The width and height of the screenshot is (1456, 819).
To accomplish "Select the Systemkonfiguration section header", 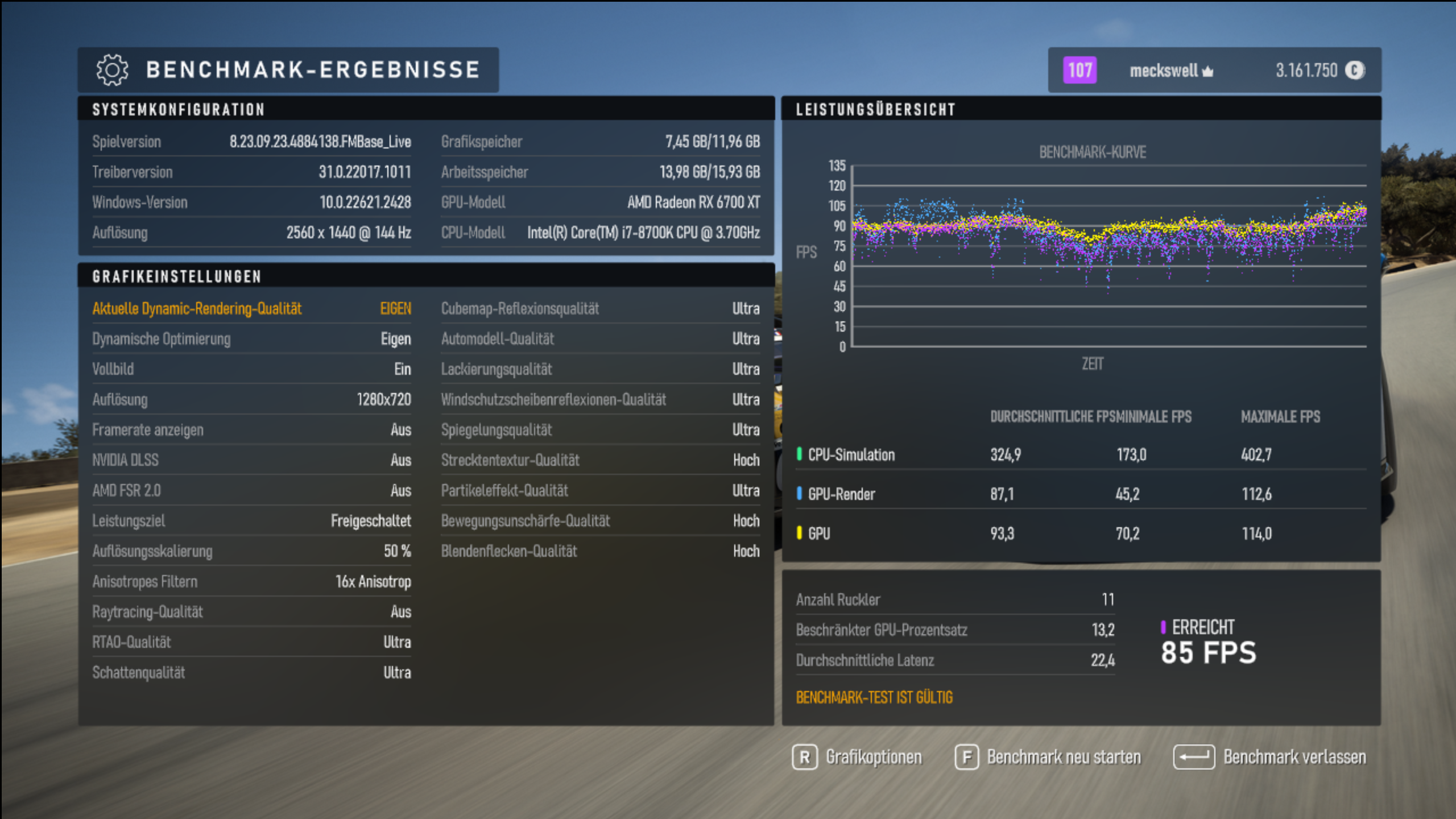I will (x=179, y=110).
